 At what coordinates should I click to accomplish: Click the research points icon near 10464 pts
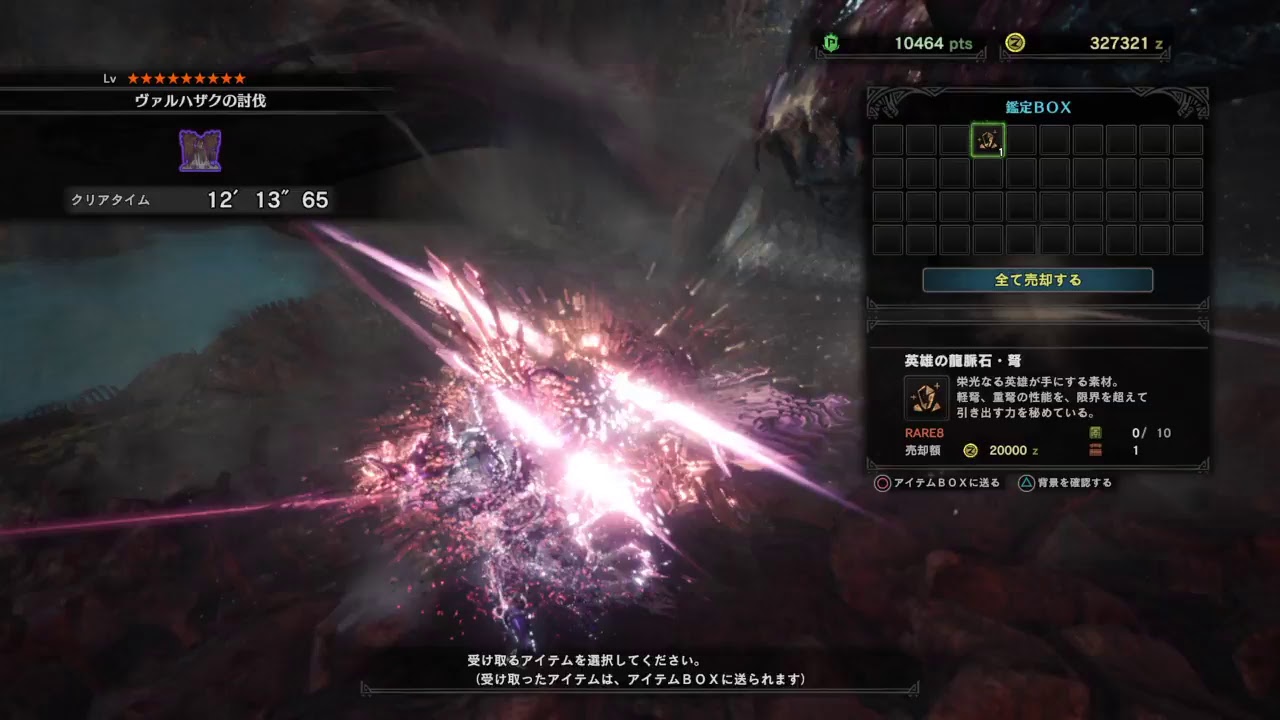point(831,44)
